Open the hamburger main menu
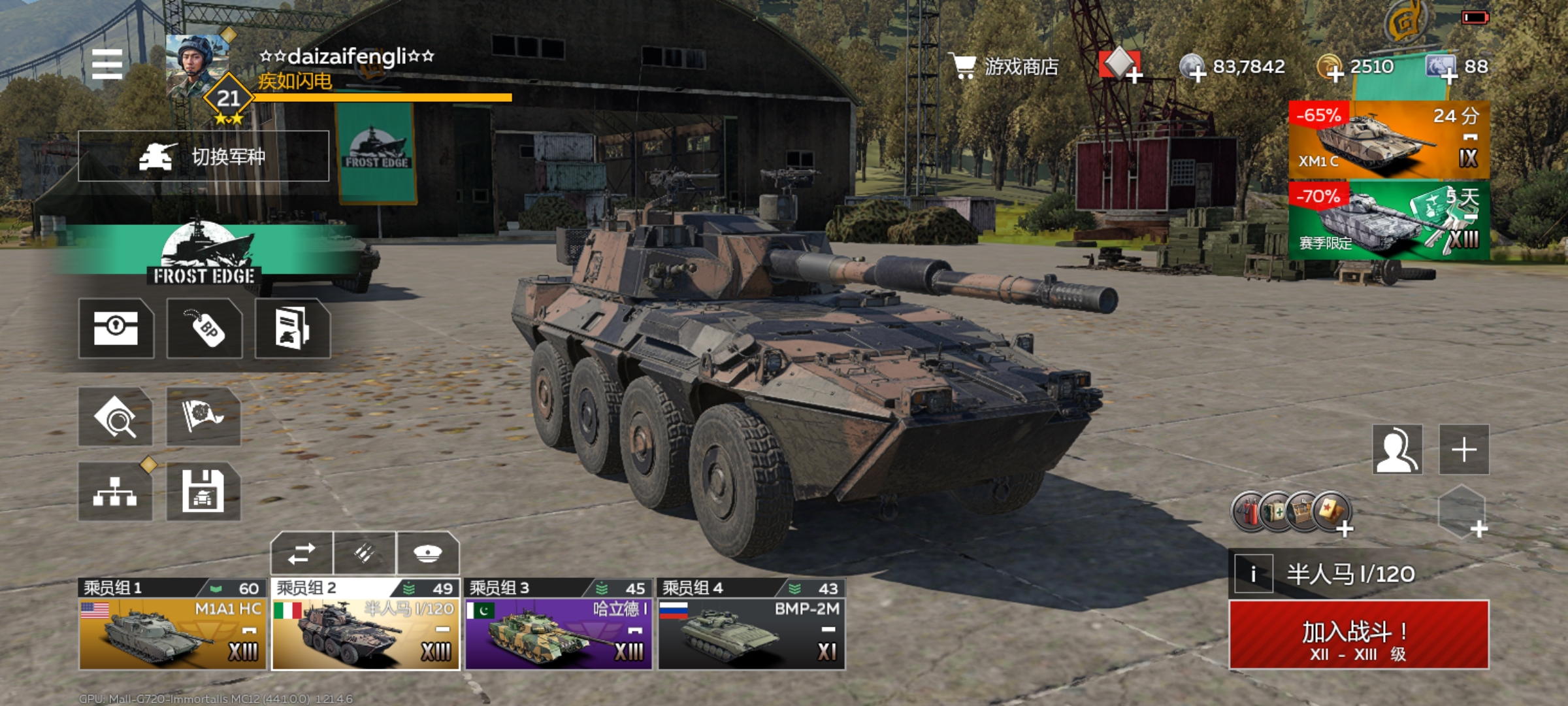 (x=107, y=64)
